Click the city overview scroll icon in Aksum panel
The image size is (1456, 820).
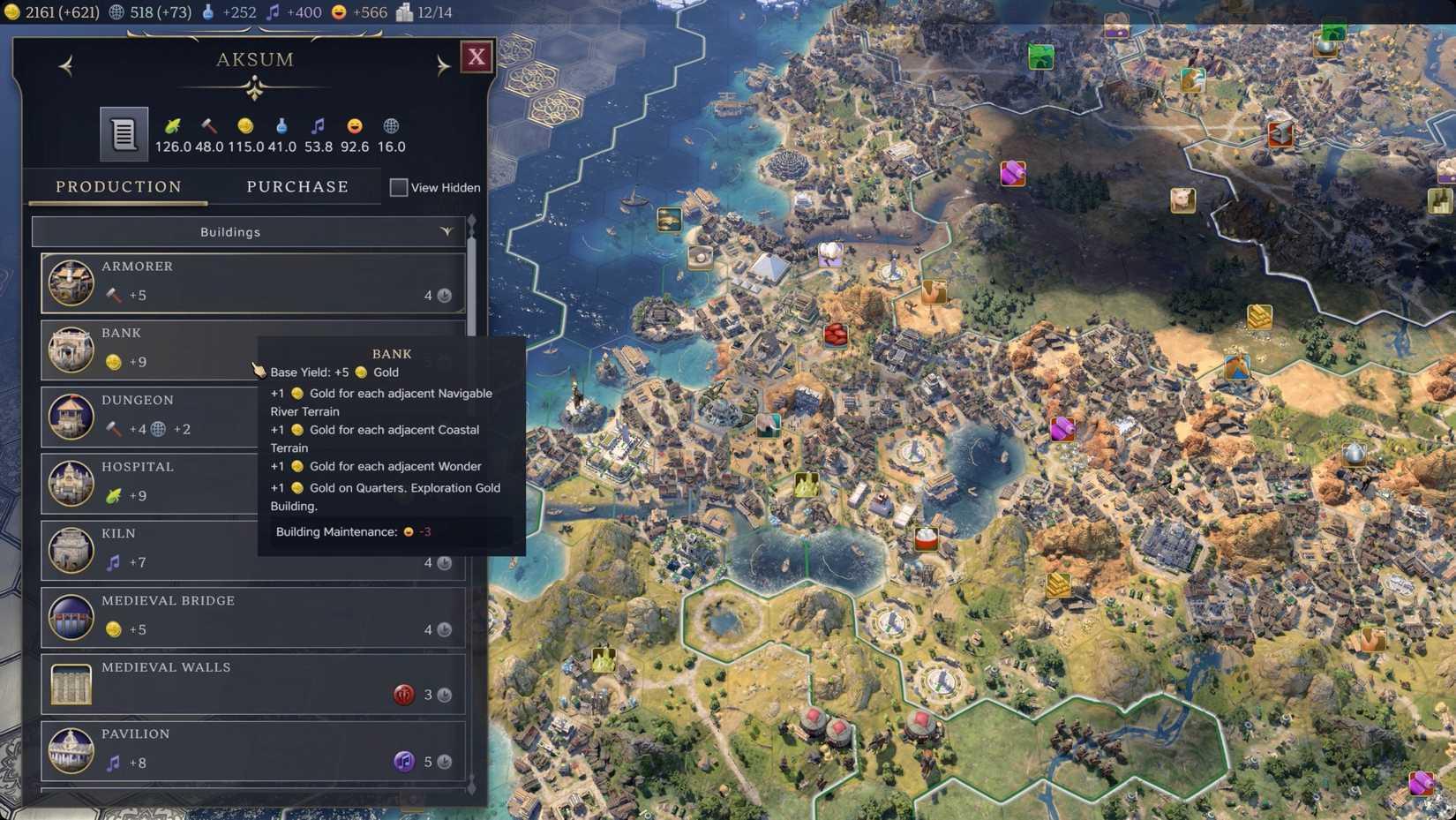click(x=123, y=133)
